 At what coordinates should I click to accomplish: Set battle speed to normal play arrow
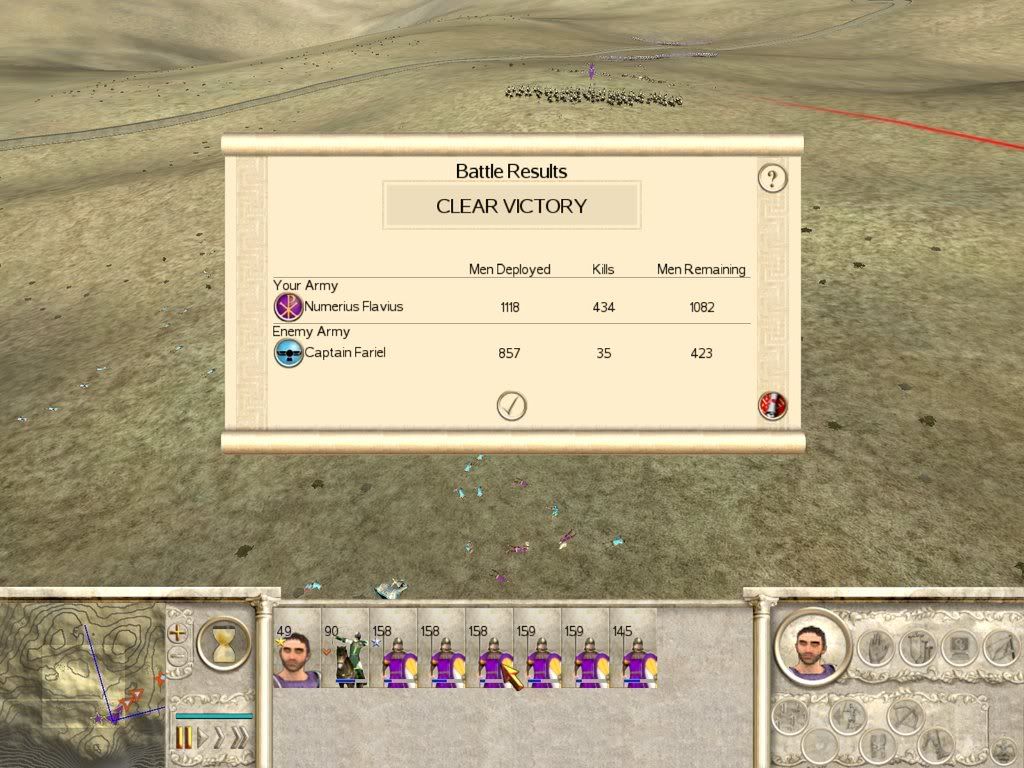pos(203,739)
